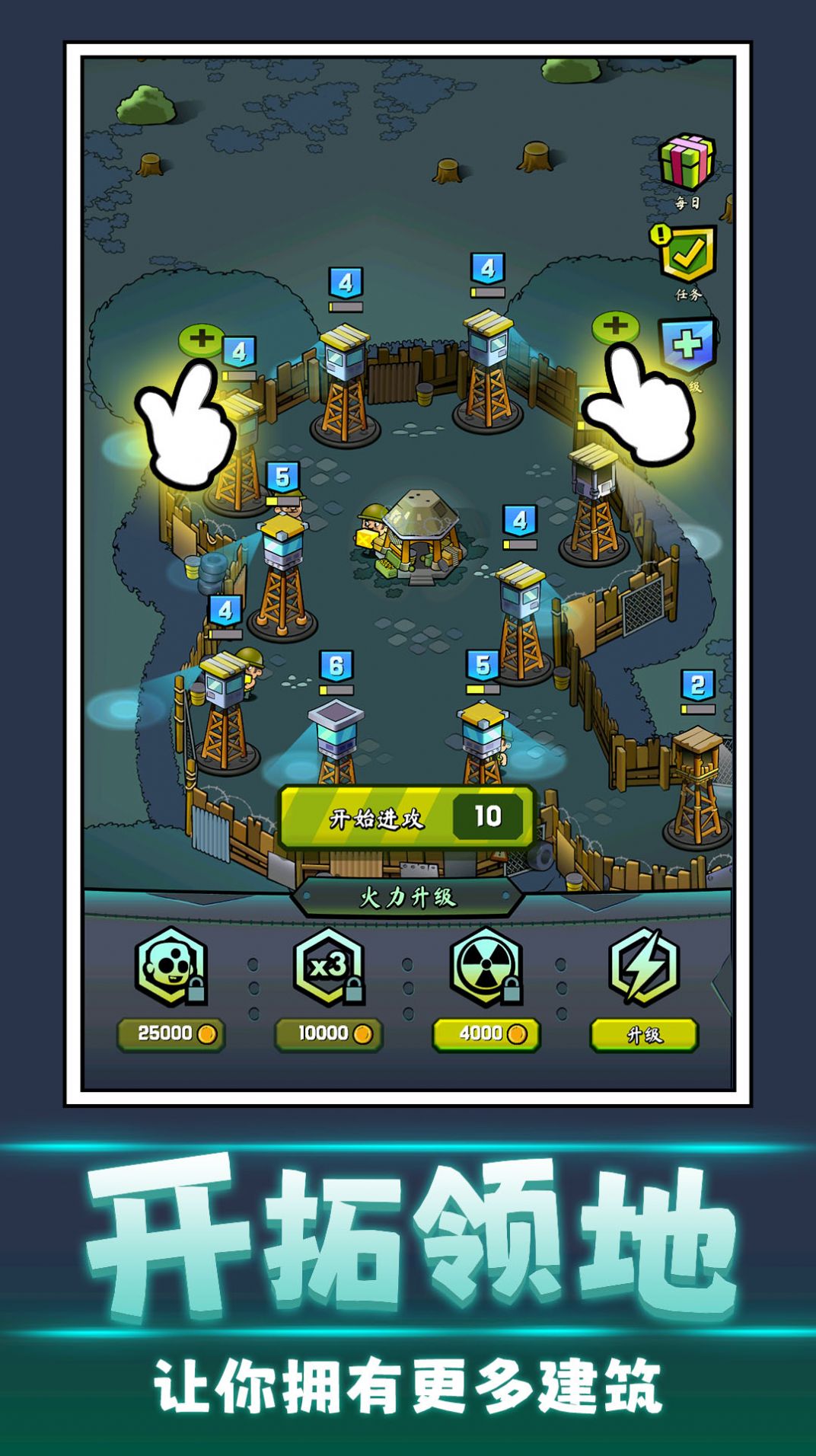Open the 火力升级 firepower upgrade panel

coord(408,898)
